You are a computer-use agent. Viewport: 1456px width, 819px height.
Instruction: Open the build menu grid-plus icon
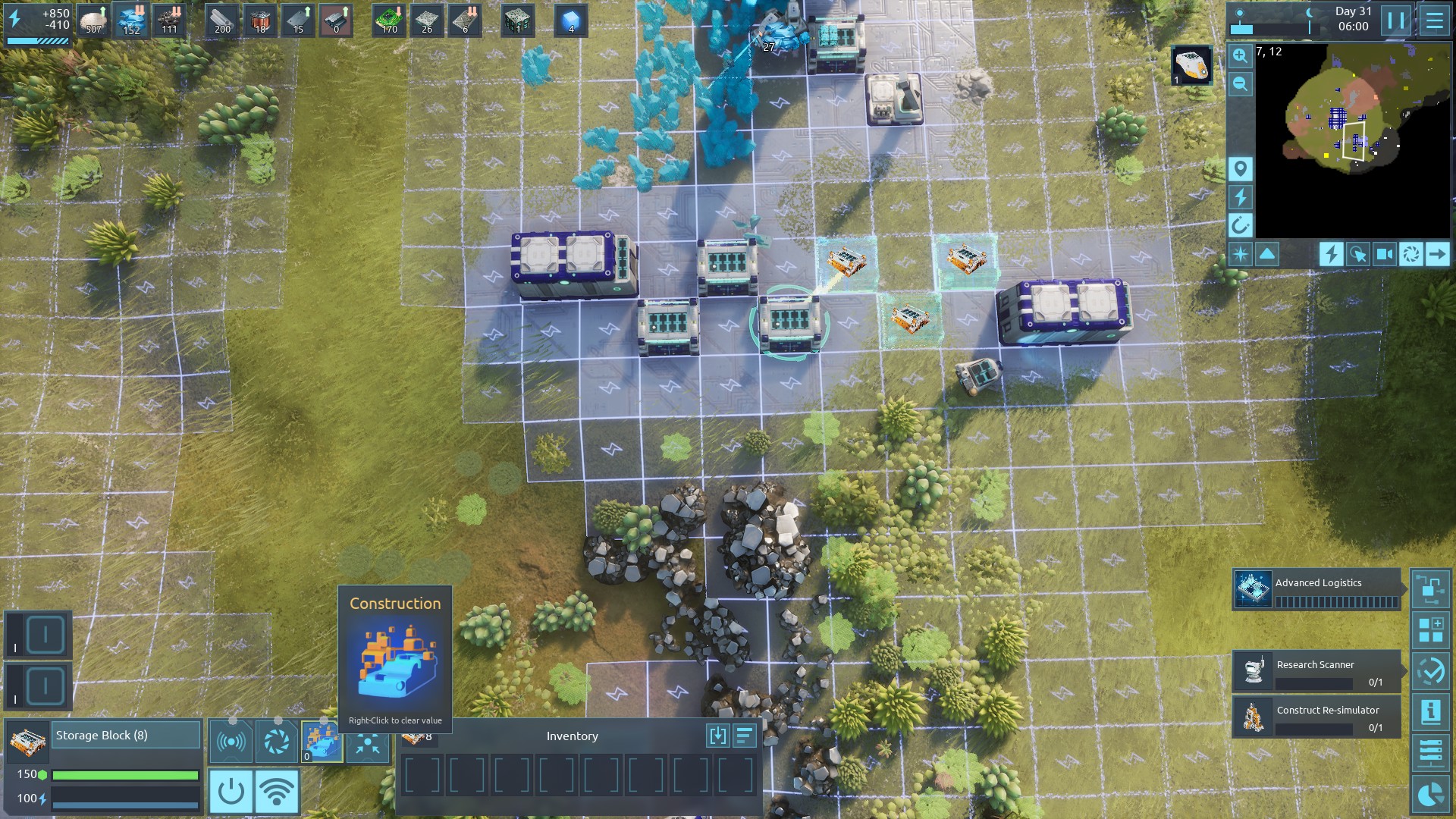1431,630
